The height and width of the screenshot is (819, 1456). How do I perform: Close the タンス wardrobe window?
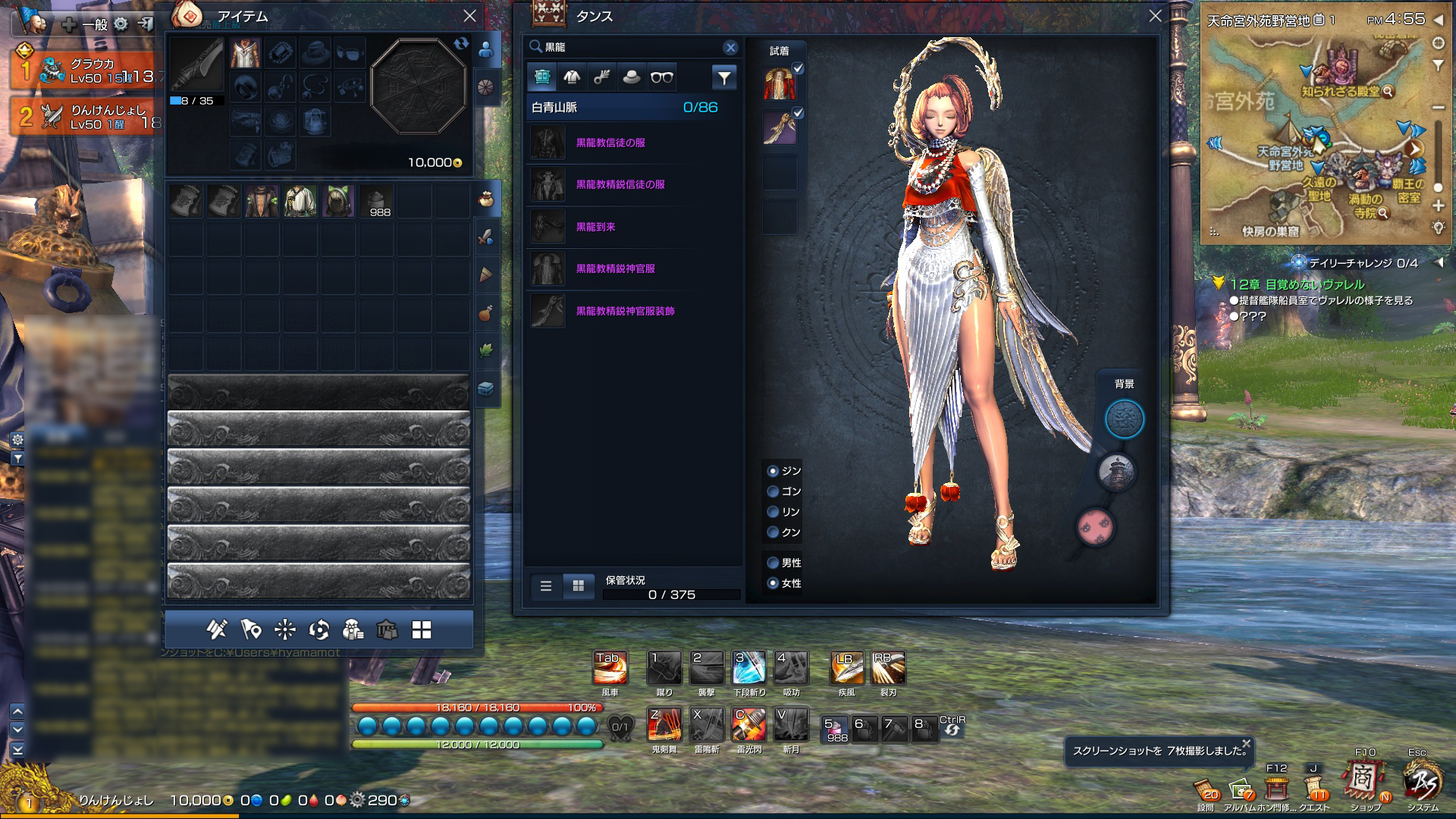coord(1154,16)
